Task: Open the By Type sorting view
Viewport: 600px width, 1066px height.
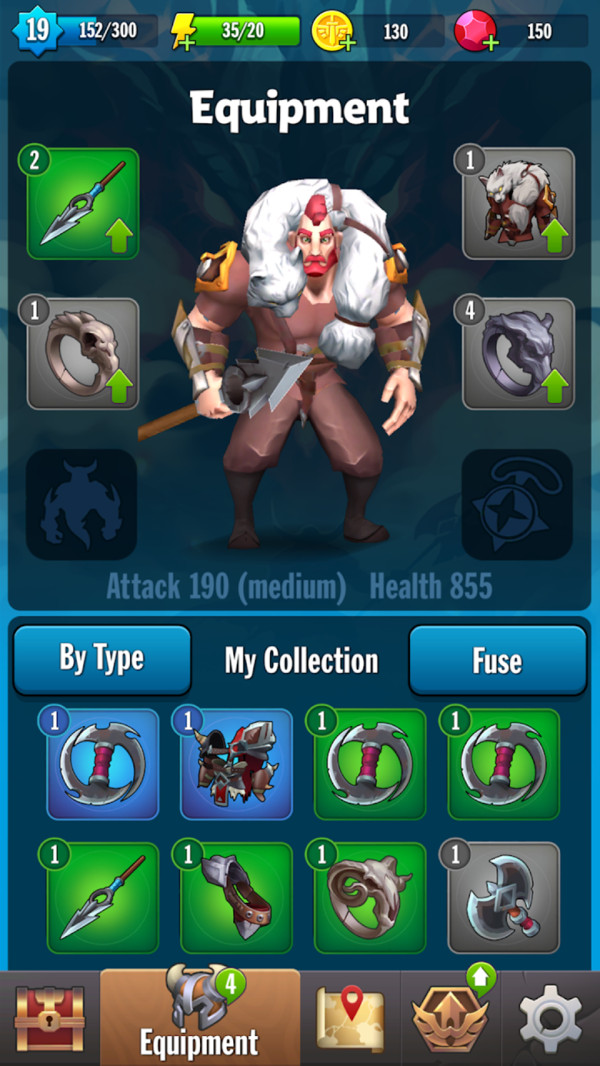Action: click(x=101, y=660)
